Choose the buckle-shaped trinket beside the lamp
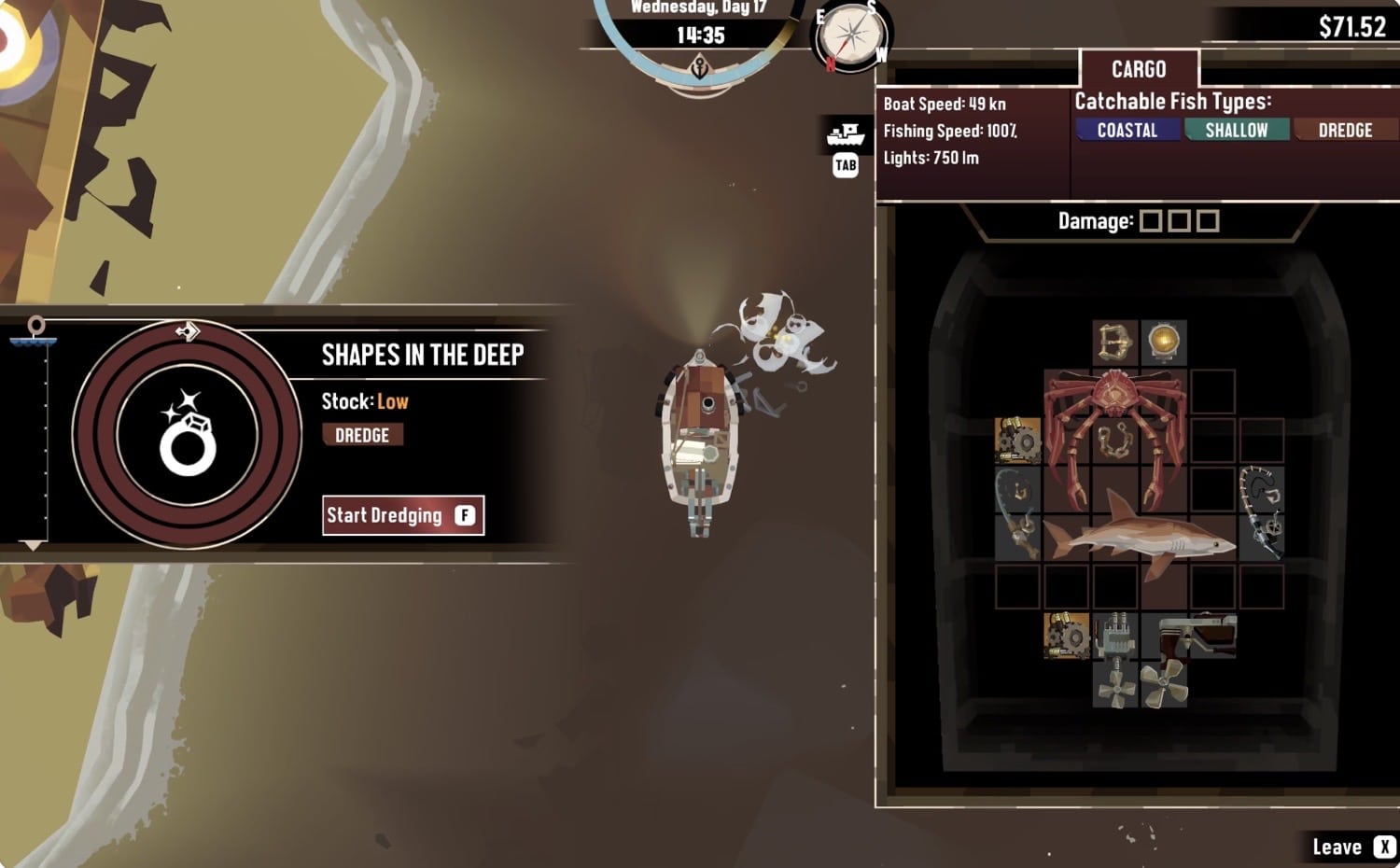Viewport: 1400px width, 868px height. (1114, 342)
